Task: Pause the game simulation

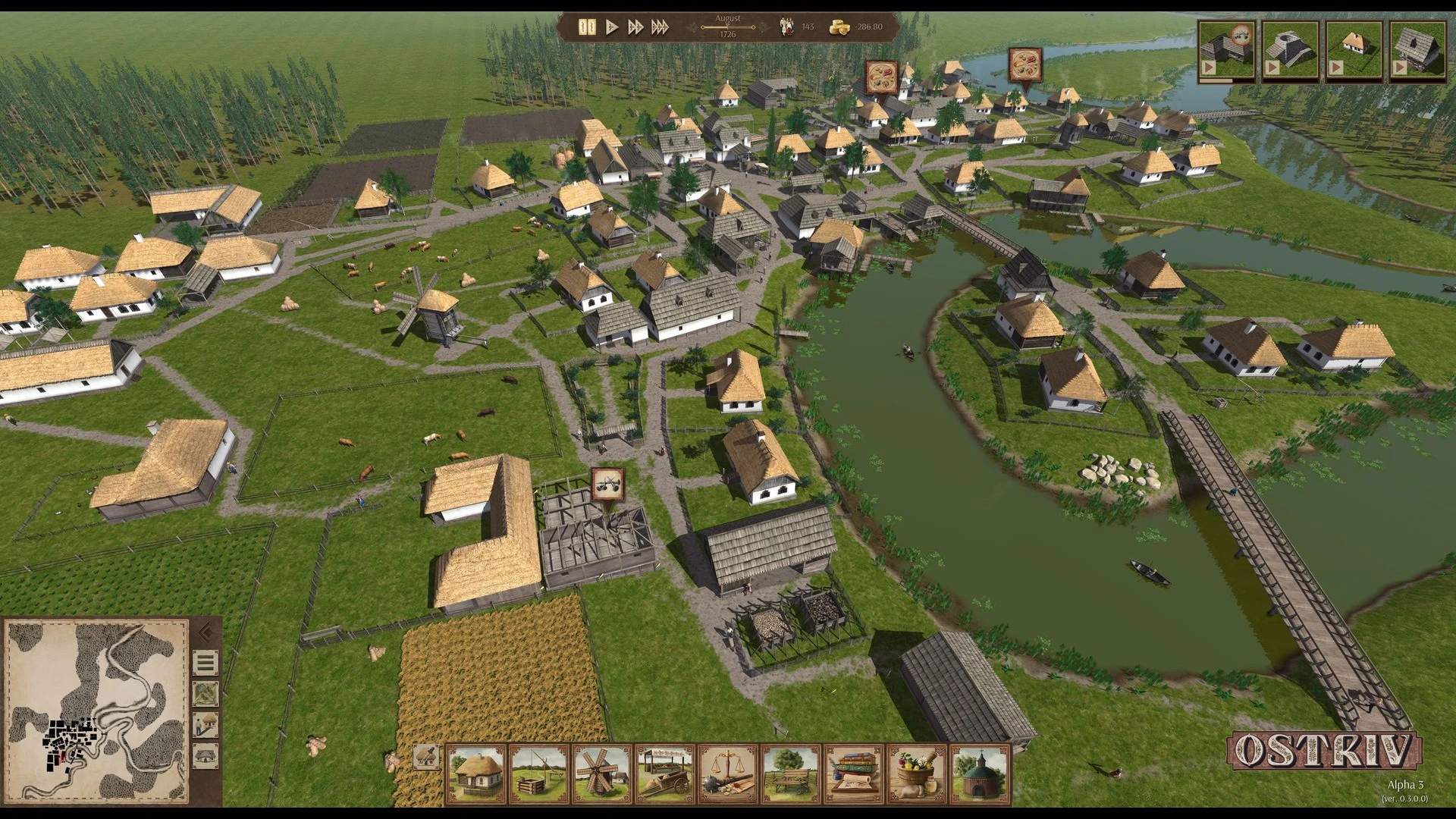Action: coord(586,27)
